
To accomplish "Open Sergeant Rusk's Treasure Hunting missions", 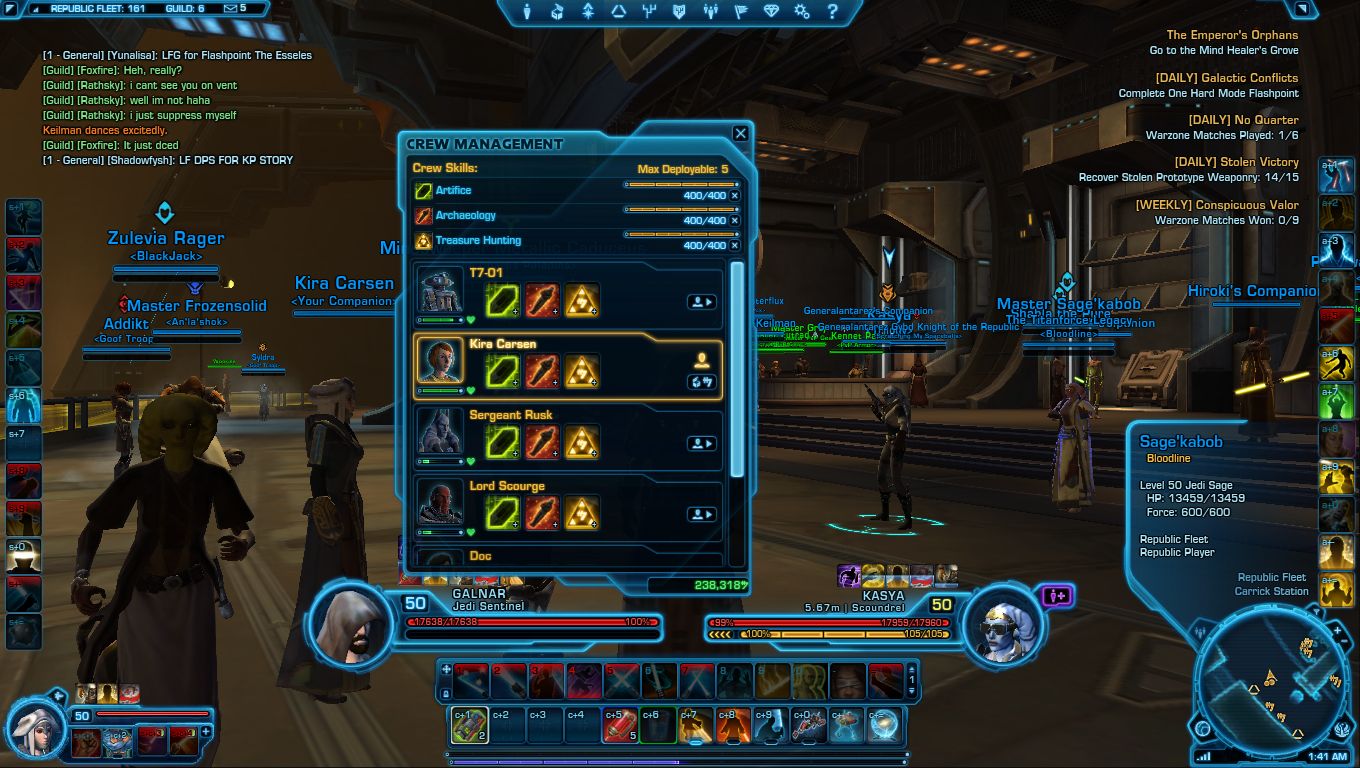I will (582, 443).
